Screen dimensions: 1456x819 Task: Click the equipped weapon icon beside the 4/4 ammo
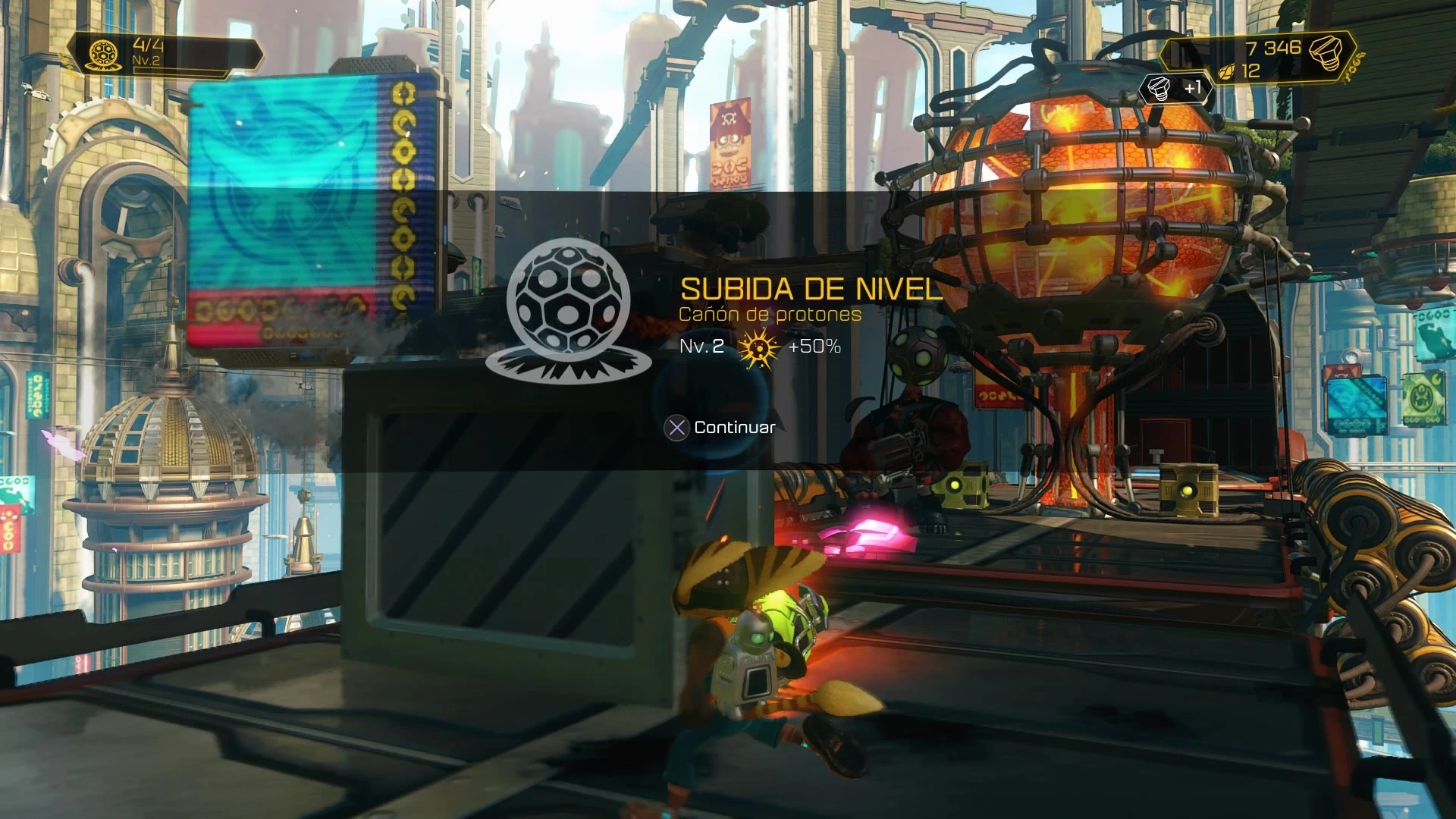102,54
